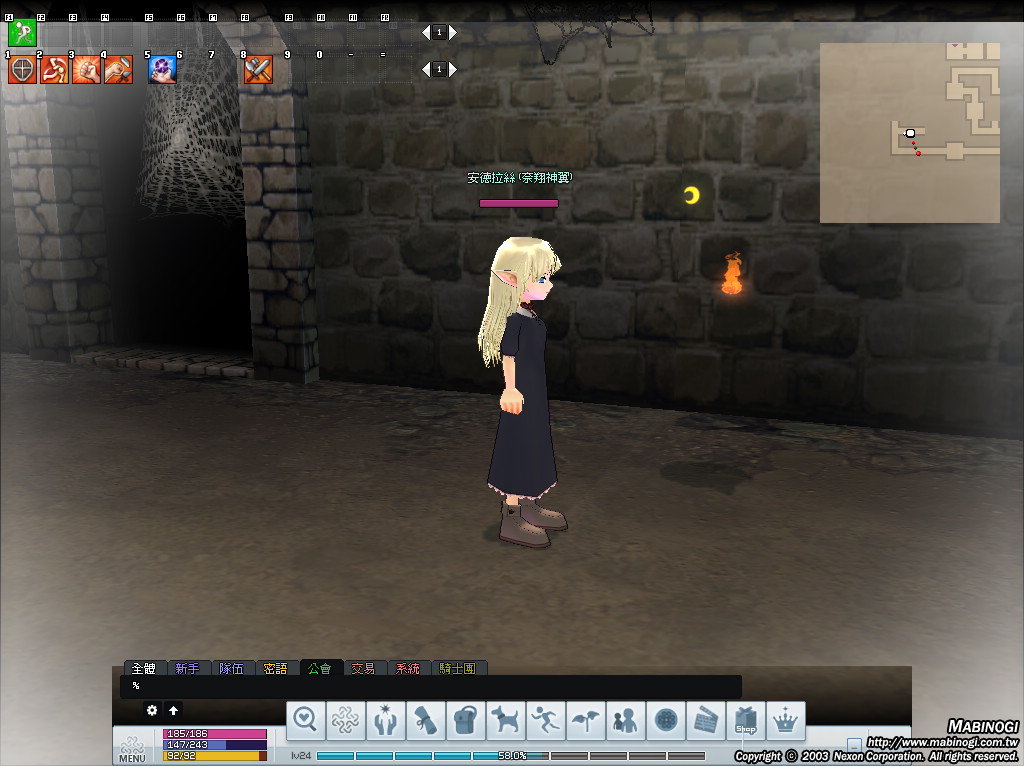Open the Shop gift box button
This screenshot has width=1024, height=766.
pos(745,720)
